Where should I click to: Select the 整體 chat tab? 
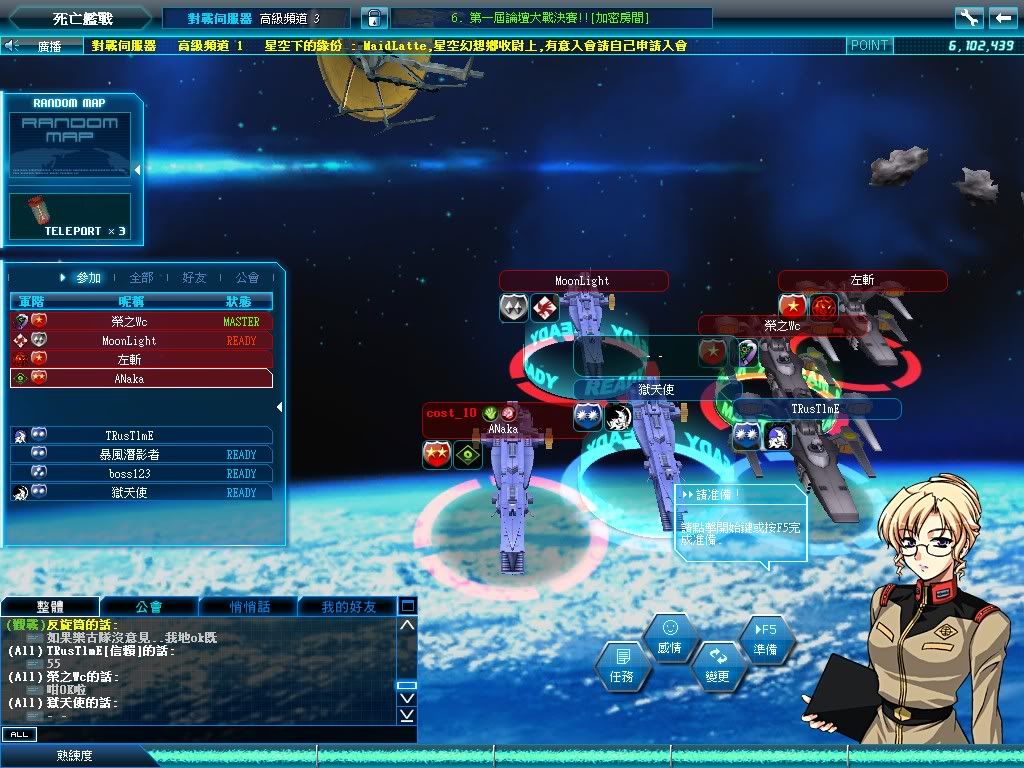[51, 606]
